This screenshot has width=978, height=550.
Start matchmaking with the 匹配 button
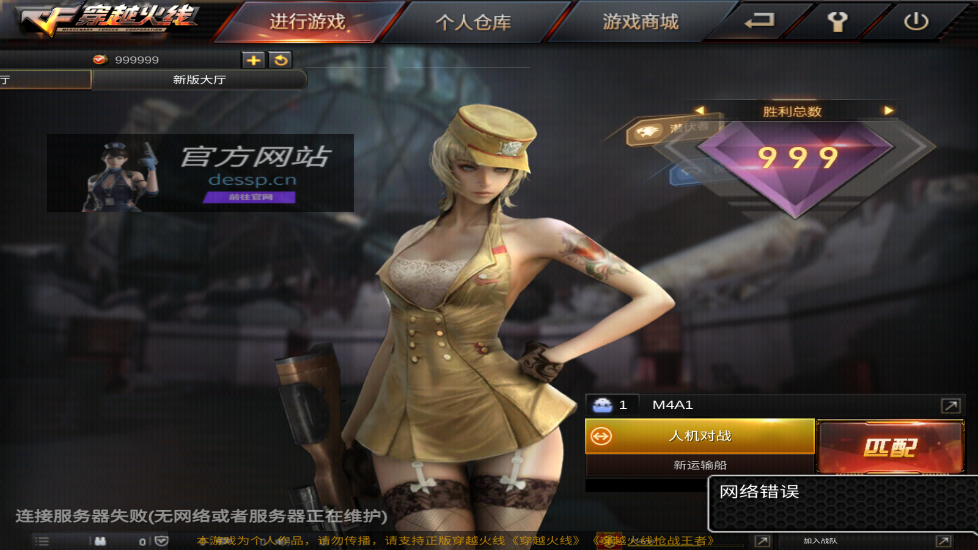pos(889,447)
